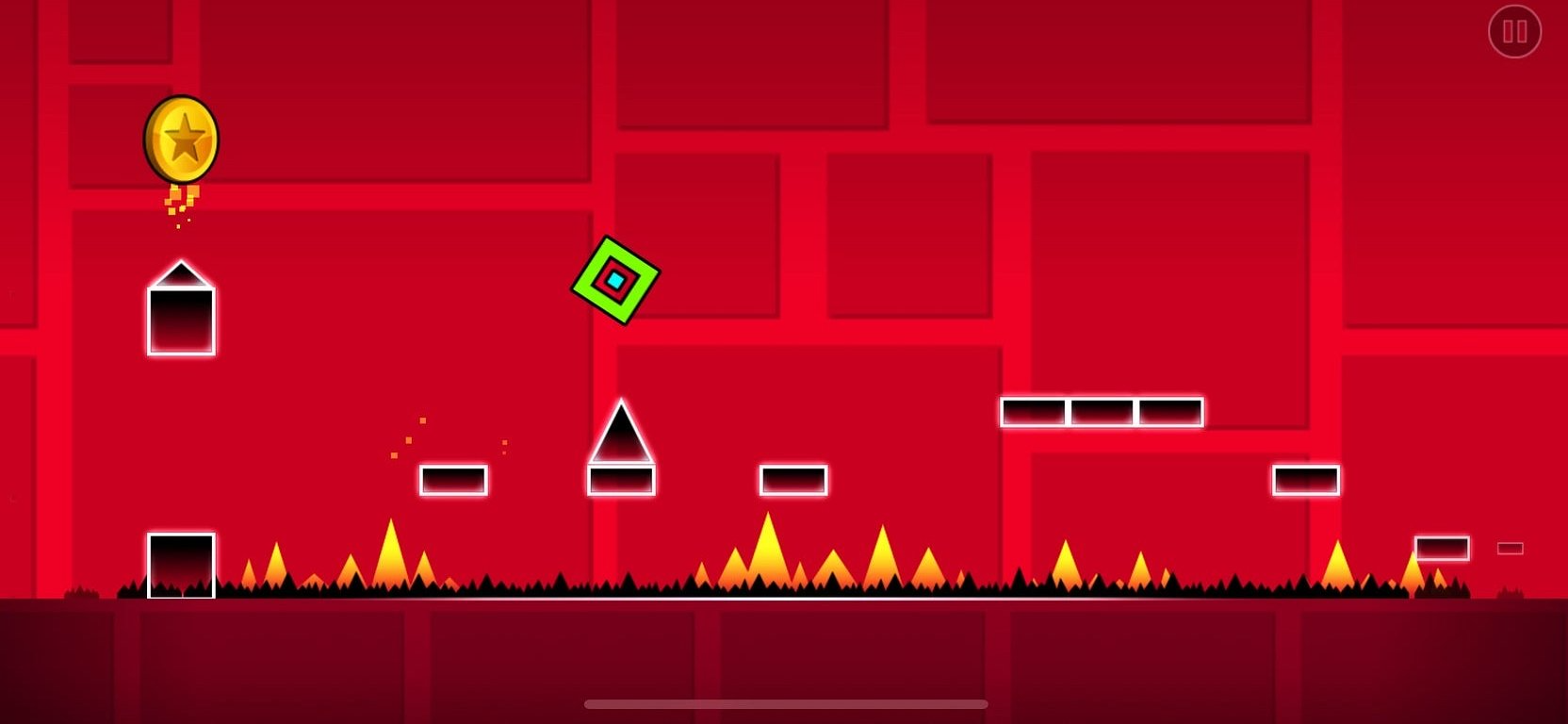
Task: Click the glowing block at ground level left
Action: click(x=179, y=563)
